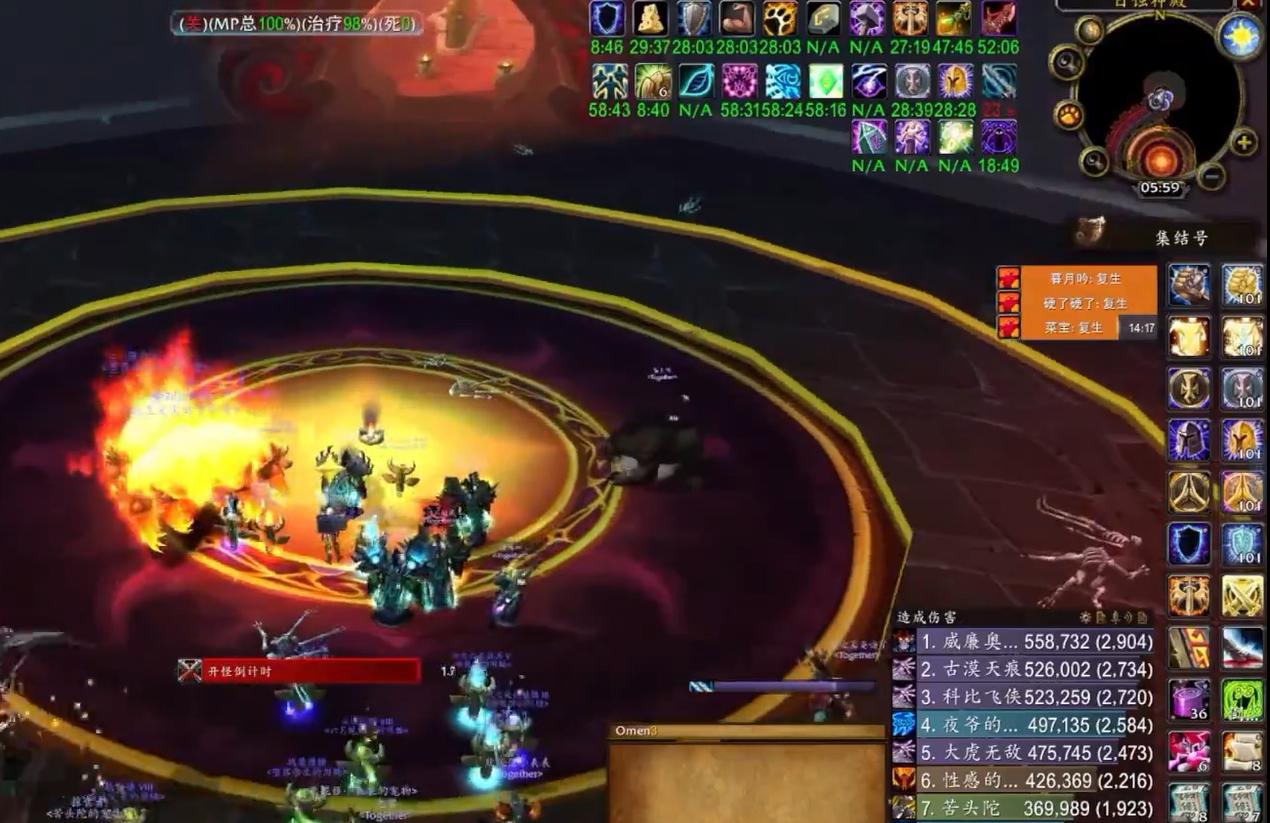Zoom out the minimap with minus button
The image size is (1270, 823).
pyautogui.click(x=1211, y=177)
